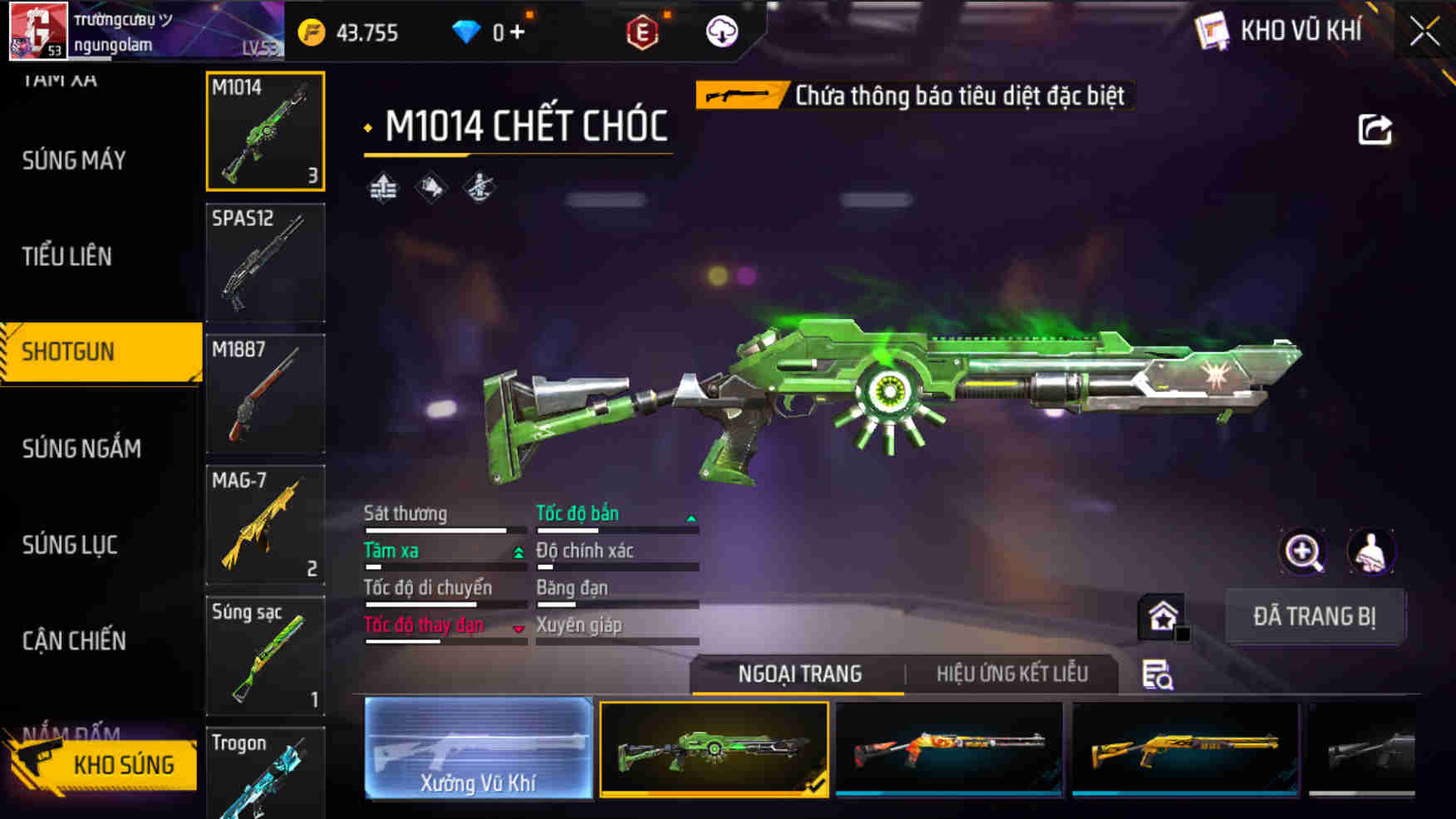Screen dimensions: 1456x819
Task: Choose the SÚNG LỤC category
Action: coord(70,545)
